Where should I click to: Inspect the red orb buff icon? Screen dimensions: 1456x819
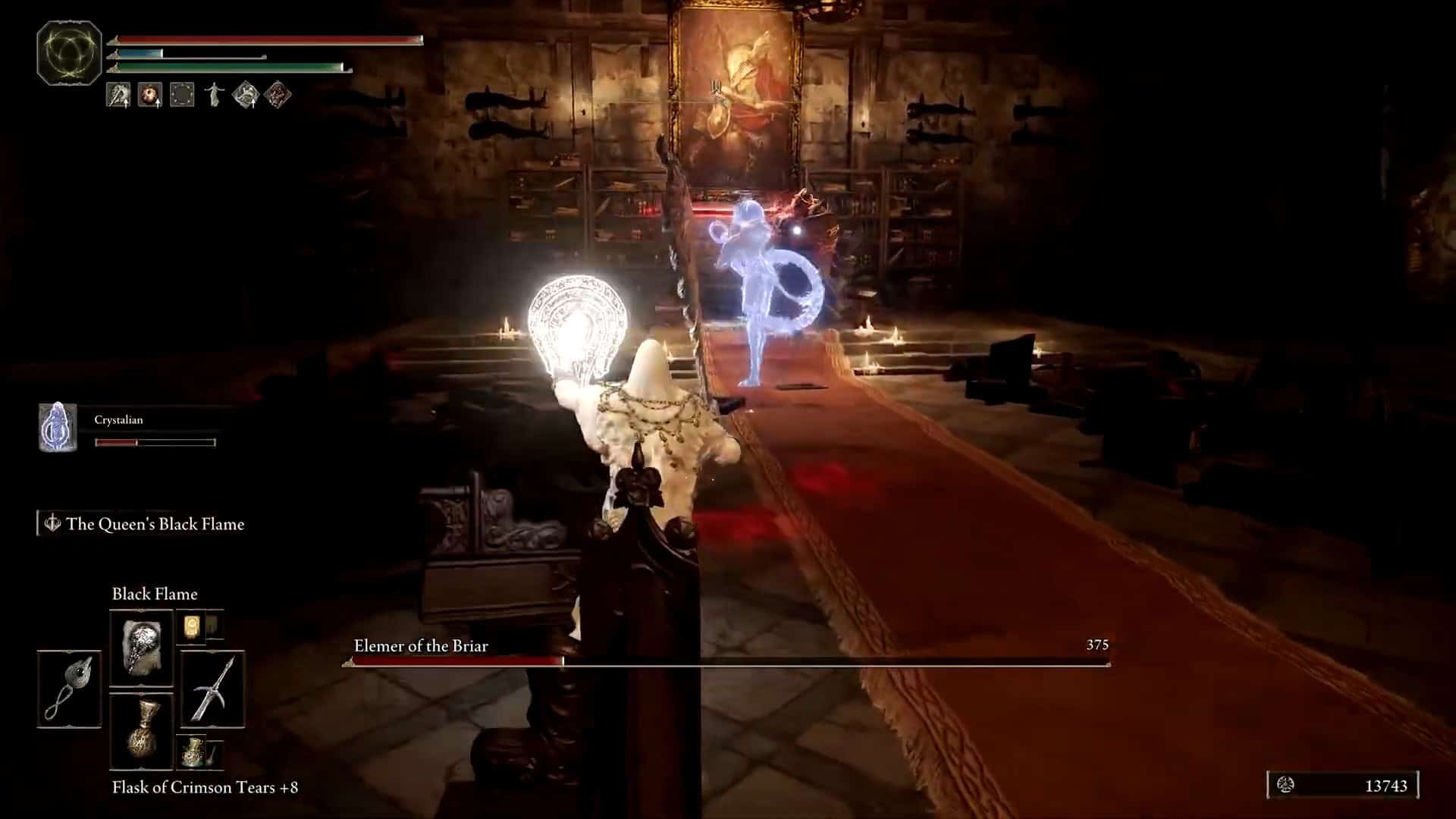149,95
